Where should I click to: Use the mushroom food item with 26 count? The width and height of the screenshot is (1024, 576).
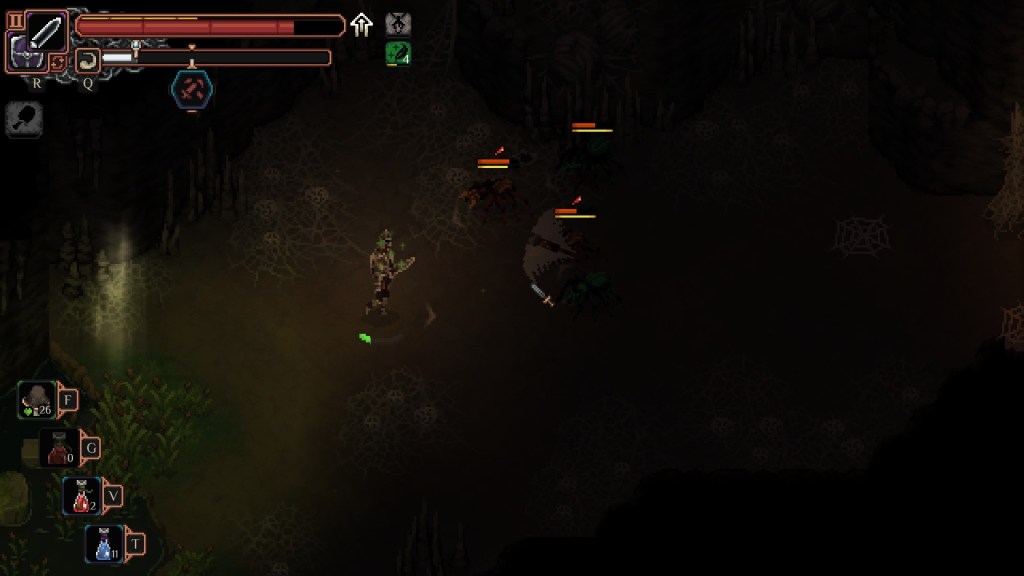(x=38, y=401)
